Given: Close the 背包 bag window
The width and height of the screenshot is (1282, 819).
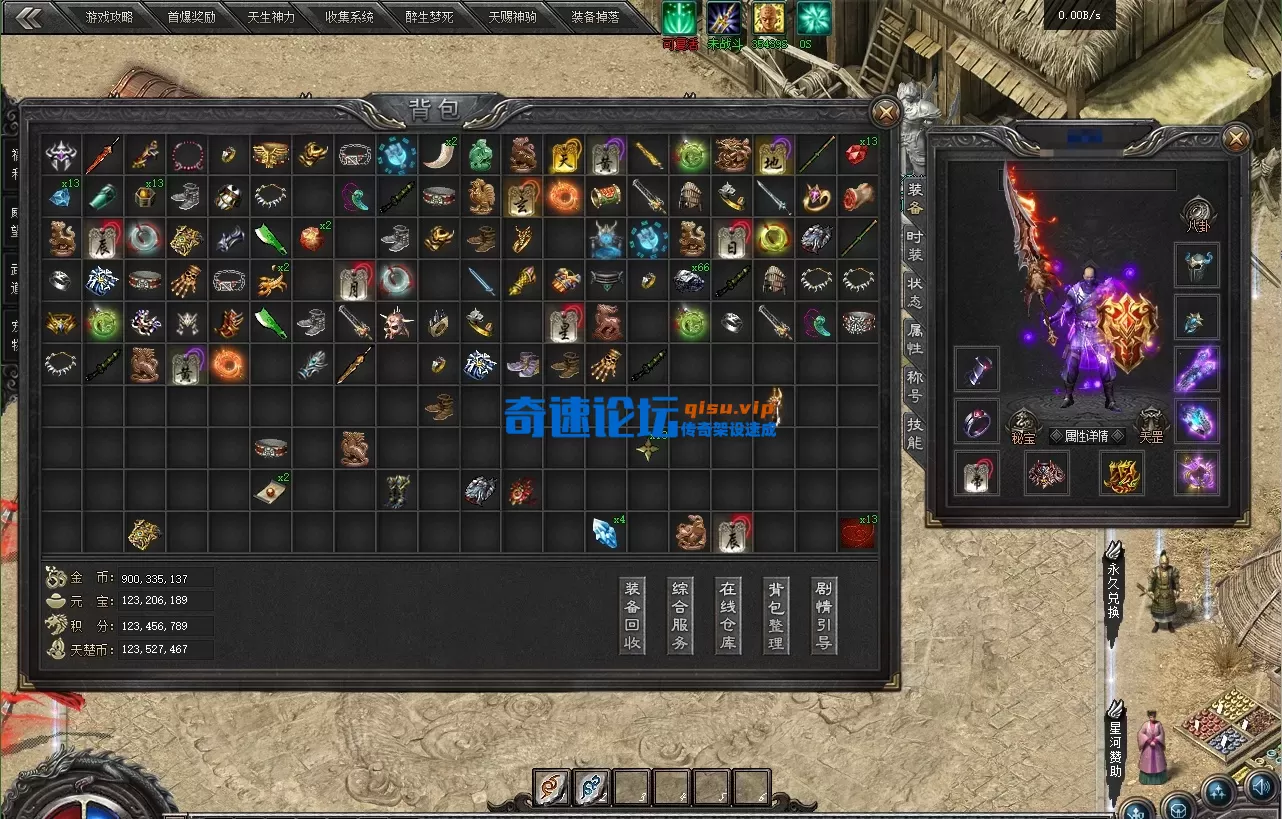Looking at the screenshot, I should 885,111.
